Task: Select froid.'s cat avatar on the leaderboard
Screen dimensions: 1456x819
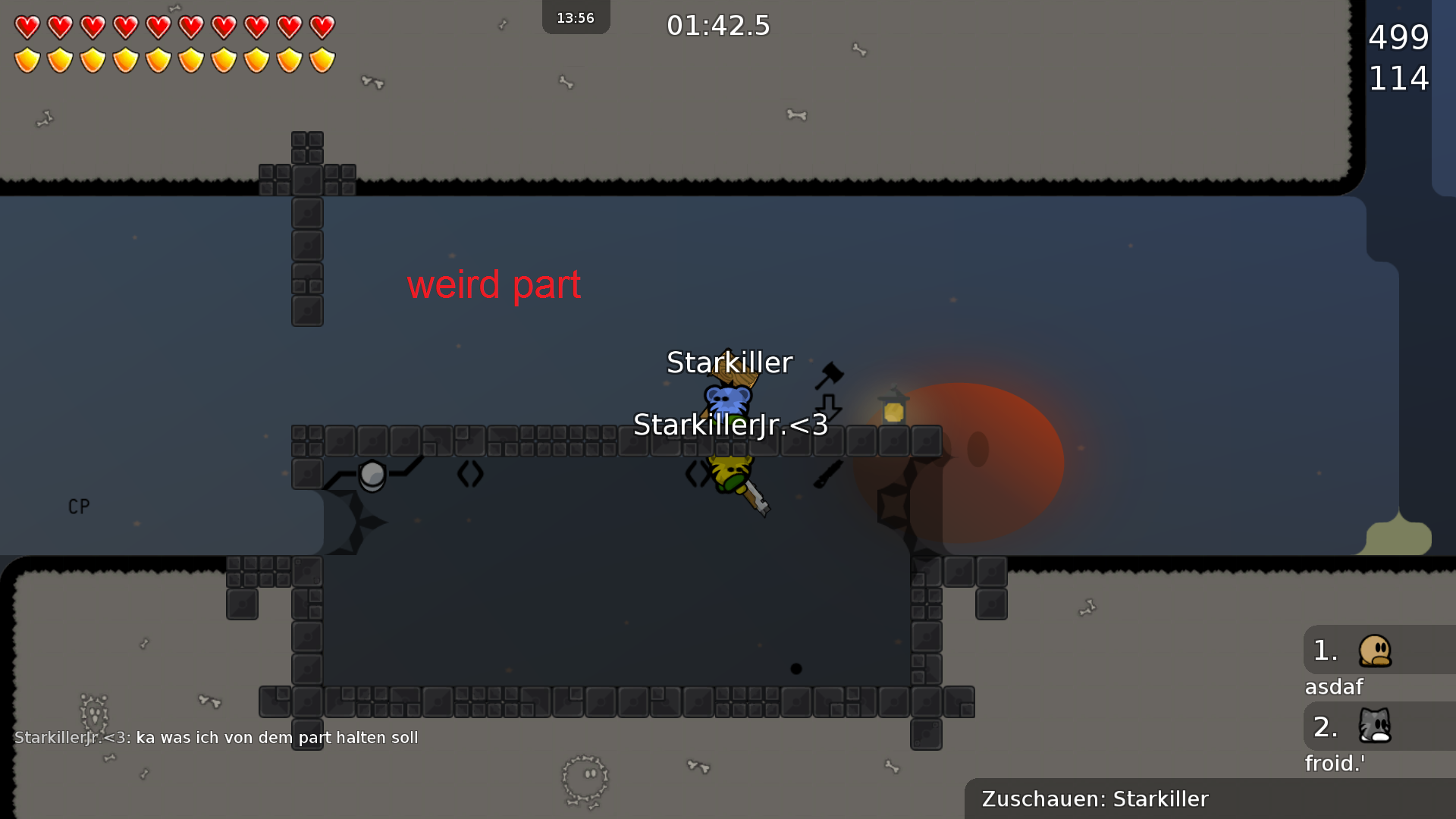Action: tap(1376, 726)
